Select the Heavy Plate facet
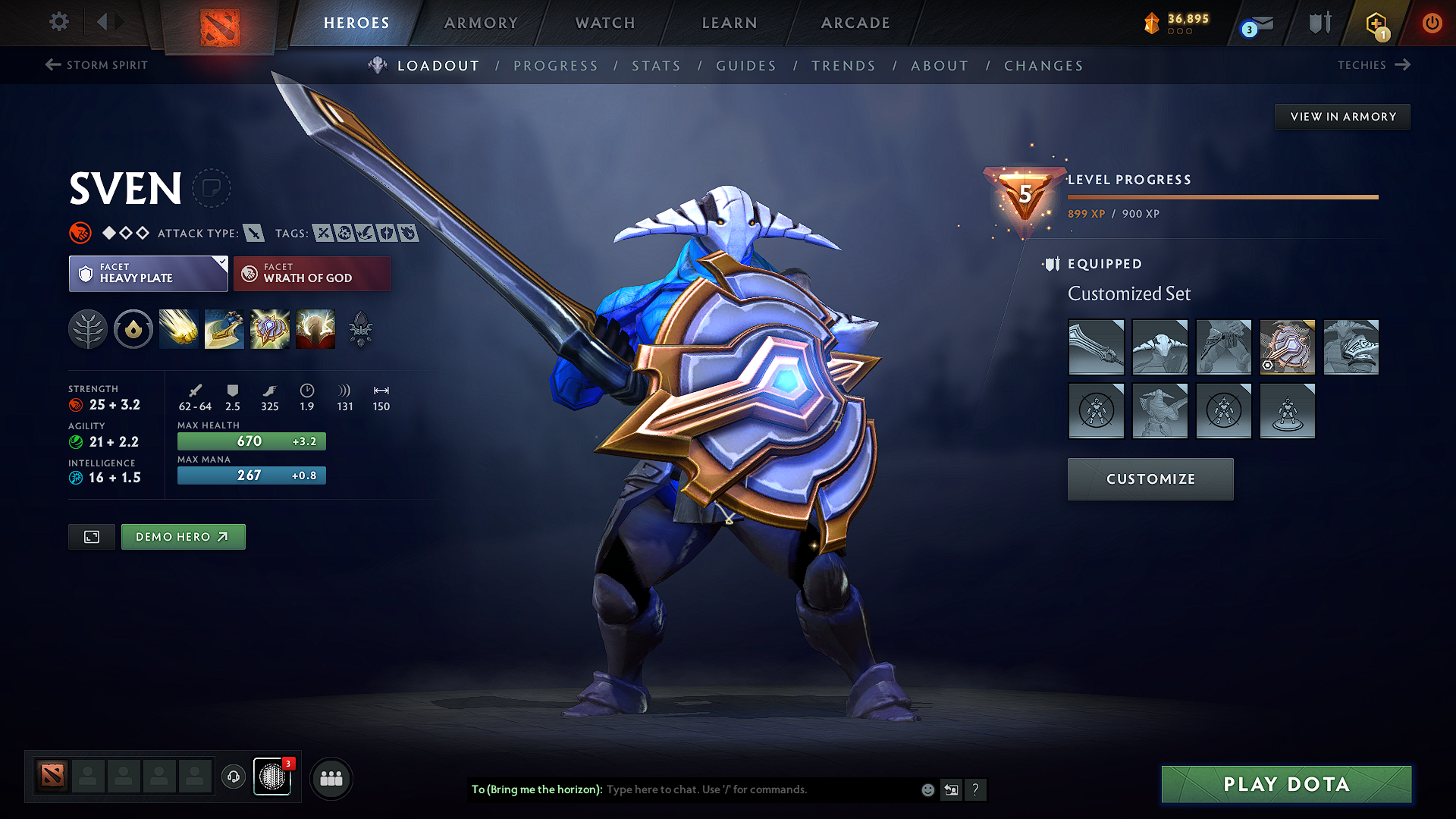 point(148,273)
